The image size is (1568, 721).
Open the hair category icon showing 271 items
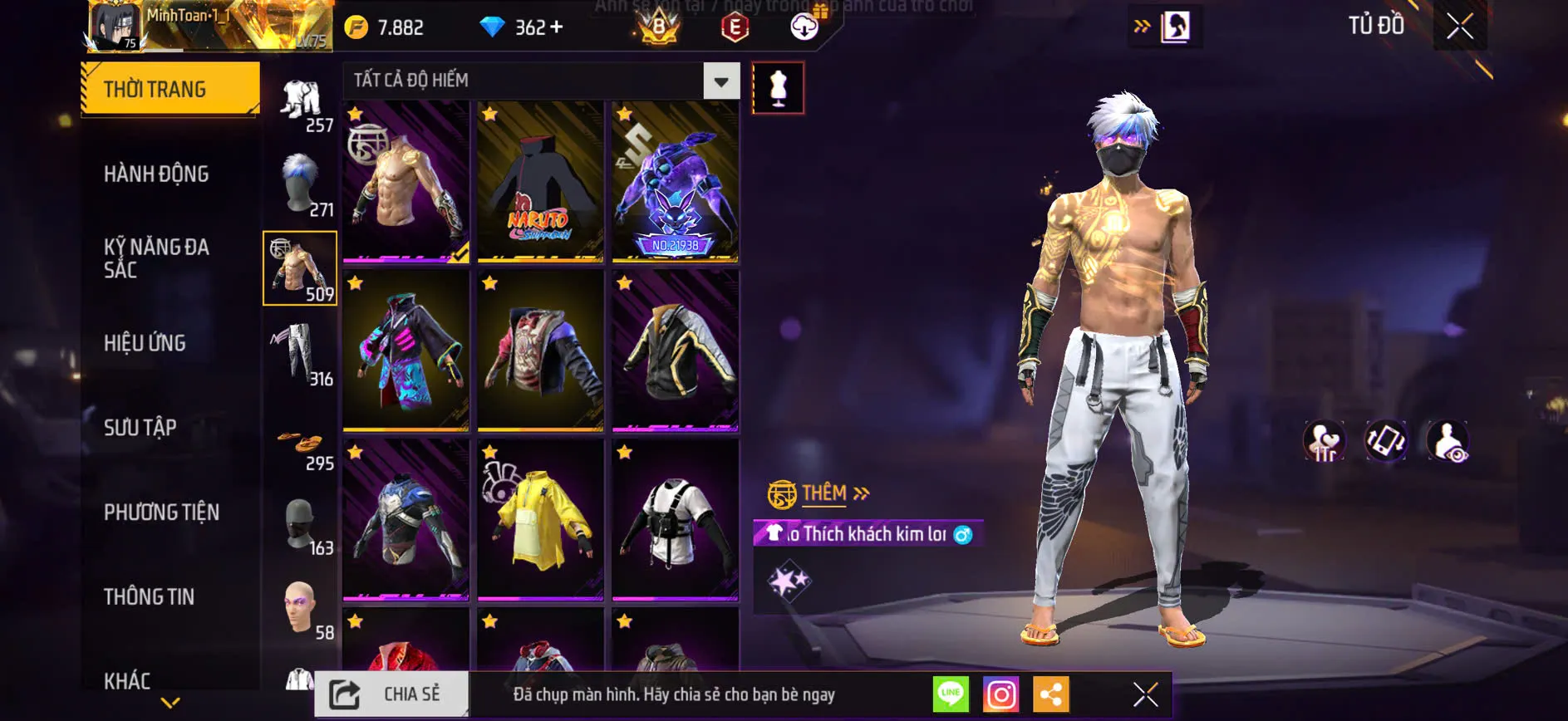click(x=300, y=184)
